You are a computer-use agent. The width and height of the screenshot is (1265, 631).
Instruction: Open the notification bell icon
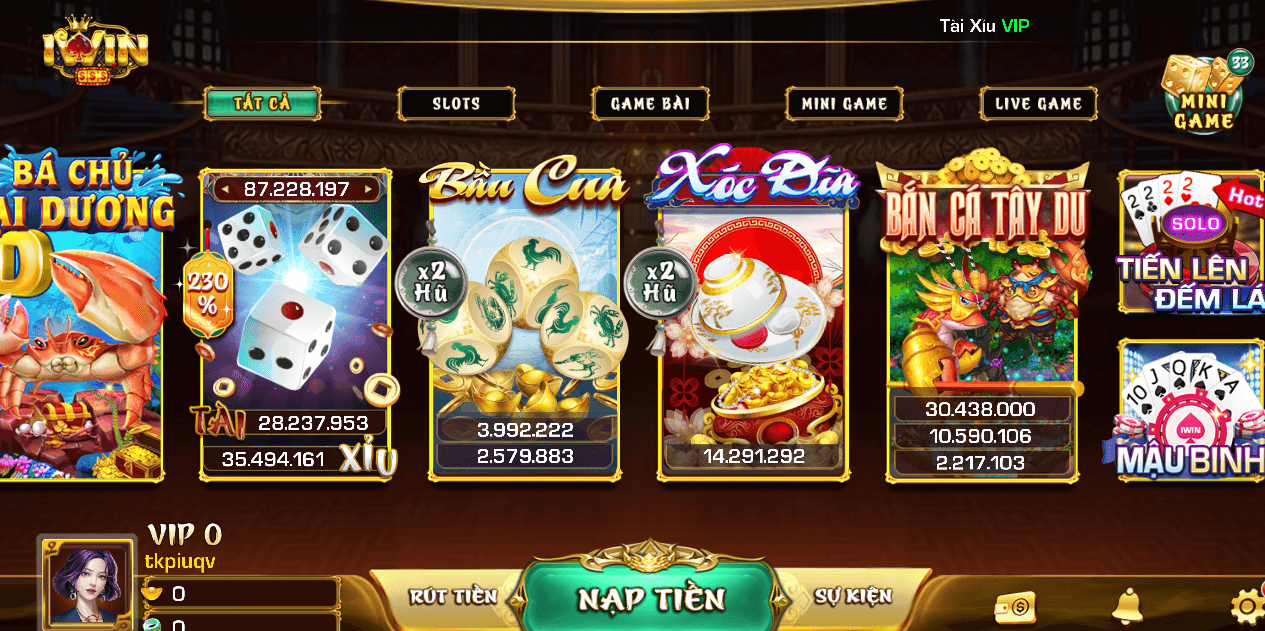[1128, 605]
